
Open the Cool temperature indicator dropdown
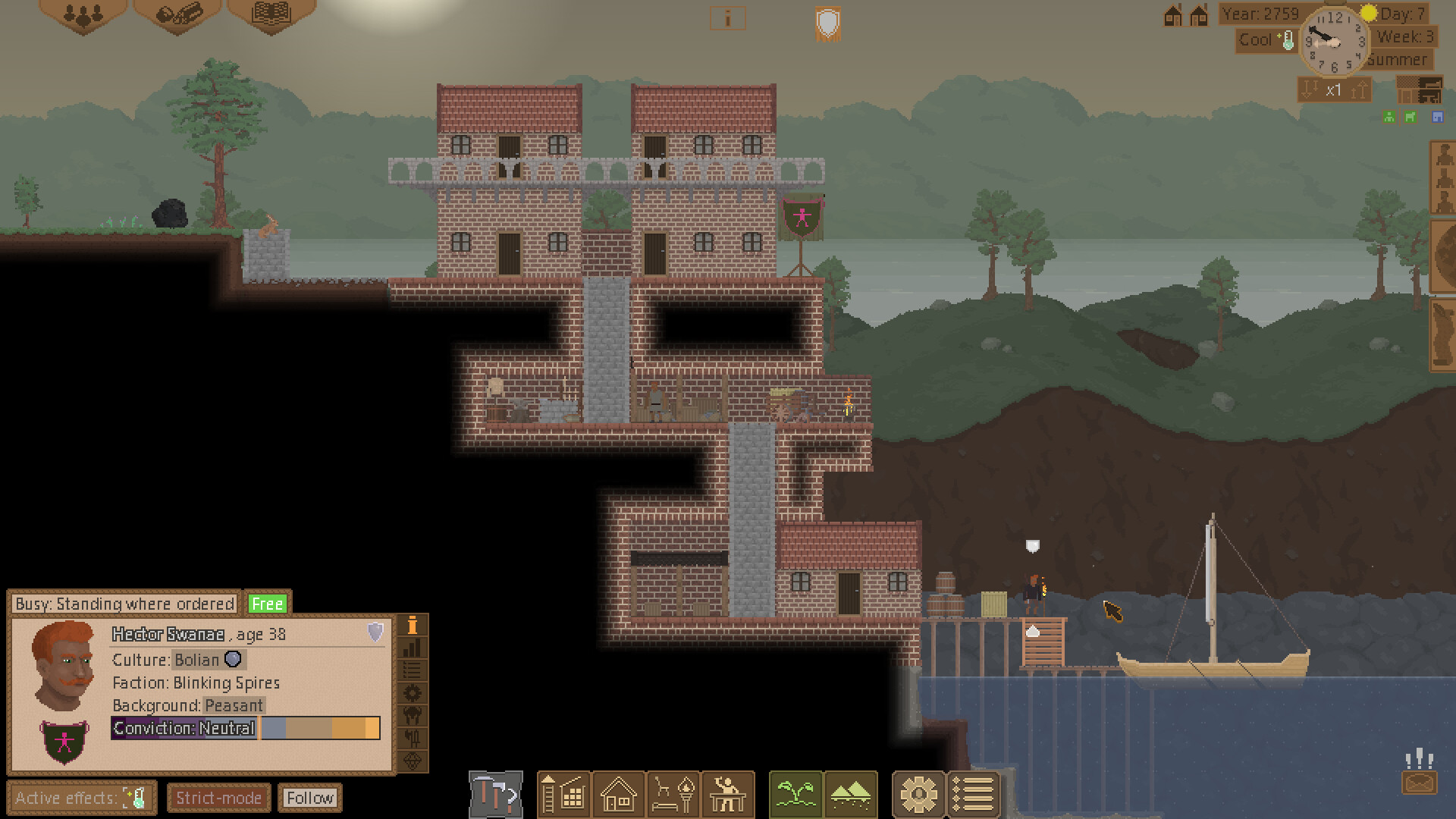pos(1265,41)
